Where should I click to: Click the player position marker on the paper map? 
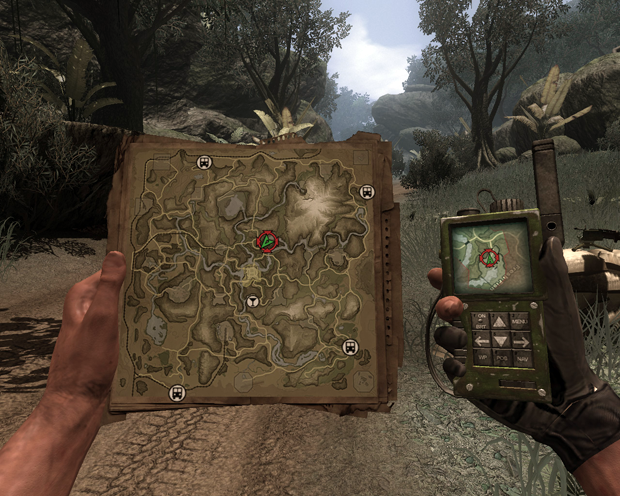coord(266,241)
